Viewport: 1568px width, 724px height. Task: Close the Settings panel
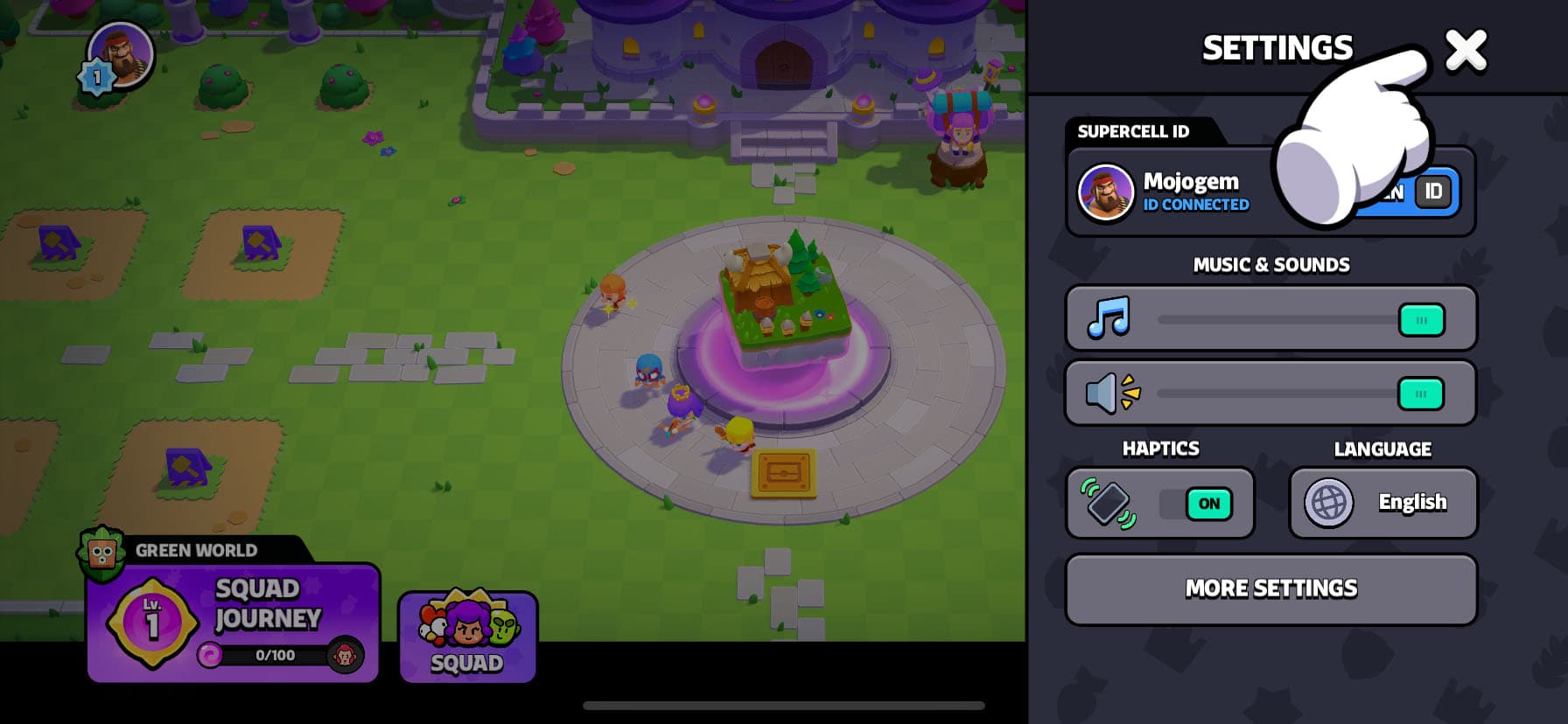[1466, 50]
